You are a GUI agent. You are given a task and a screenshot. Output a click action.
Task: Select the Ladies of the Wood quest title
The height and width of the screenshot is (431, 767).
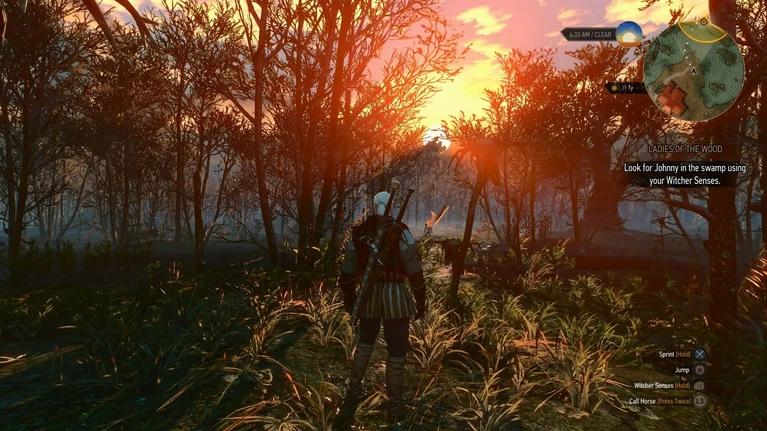pos(685,149)
